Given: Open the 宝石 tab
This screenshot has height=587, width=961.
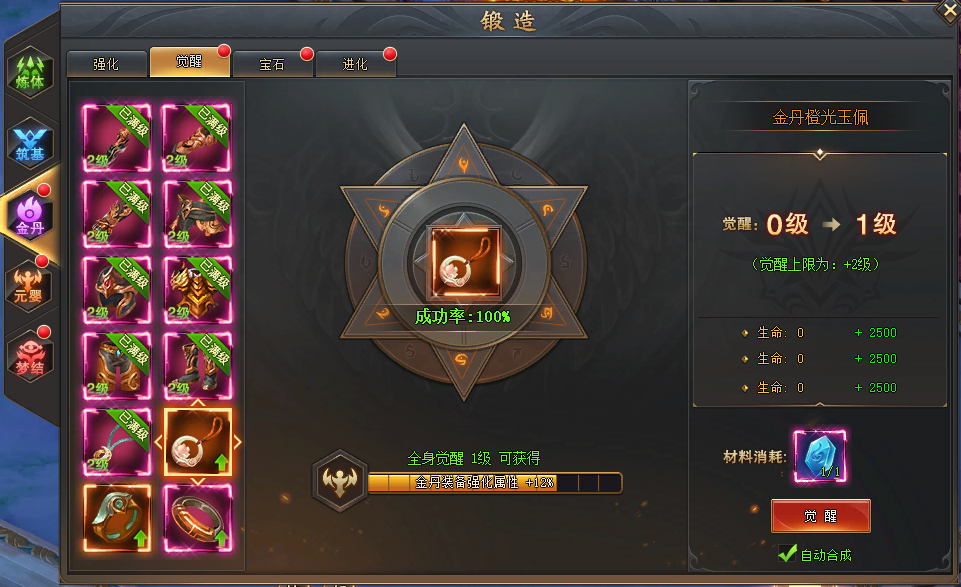Looking at the screenshot, I should pyautogui.click(x=272, y=64).
